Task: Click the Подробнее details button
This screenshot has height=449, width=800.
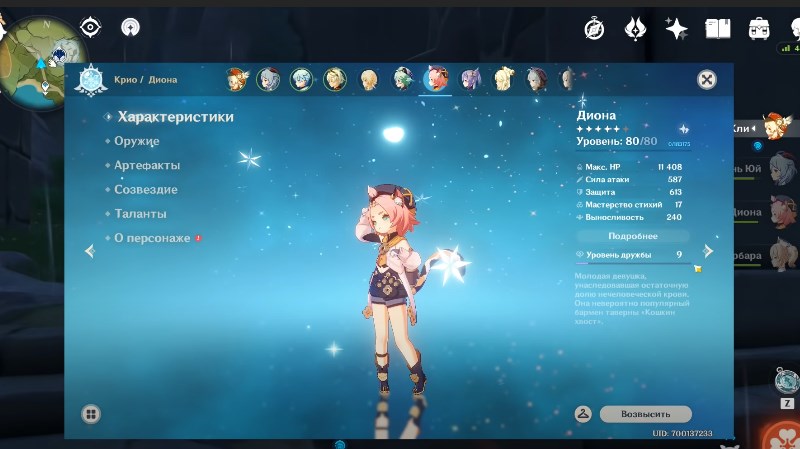Action: coord(632,236)
